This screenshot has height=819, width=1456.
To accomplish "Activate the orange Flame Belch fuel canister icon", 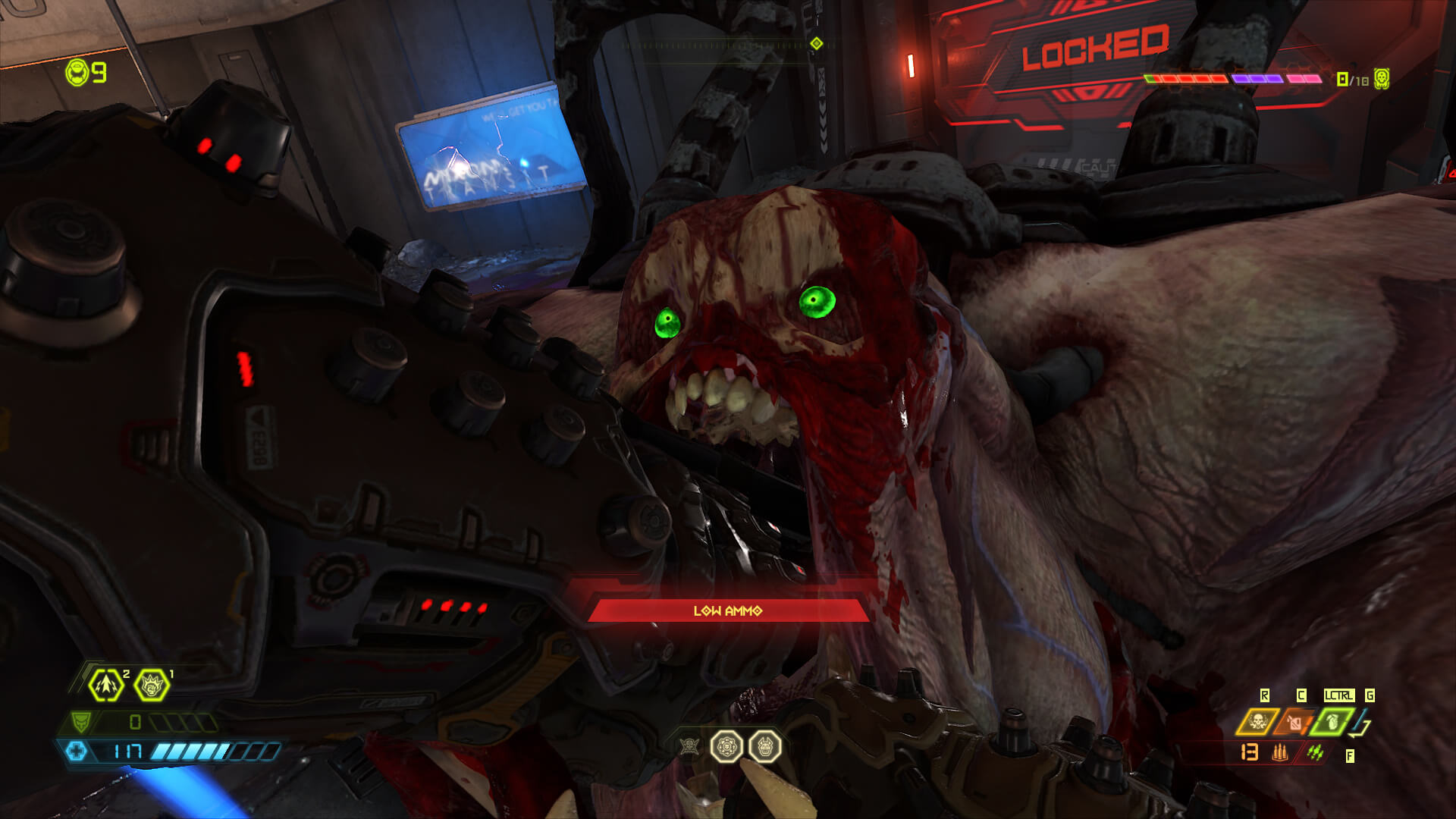I will tap(1296, 722).
